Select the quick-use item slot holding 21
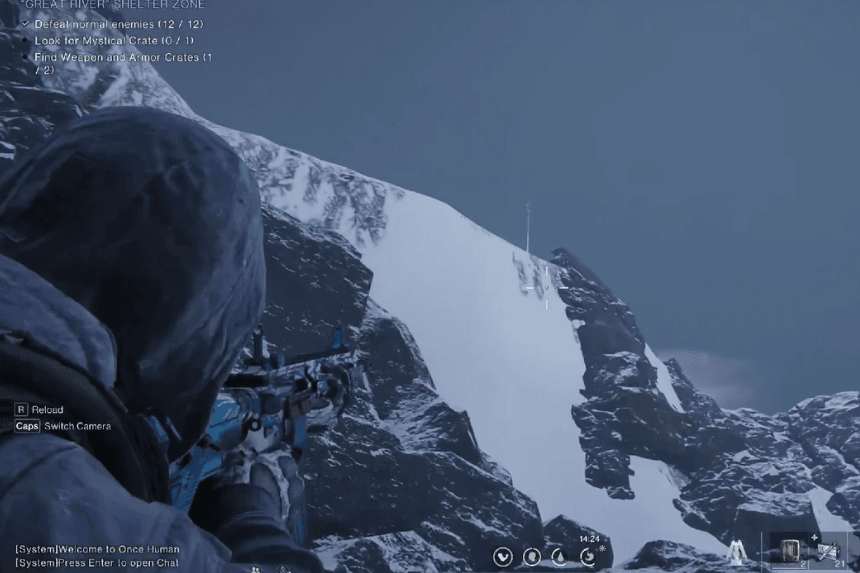The height and width of the screenshot is (573, 860). click(828, 551)
